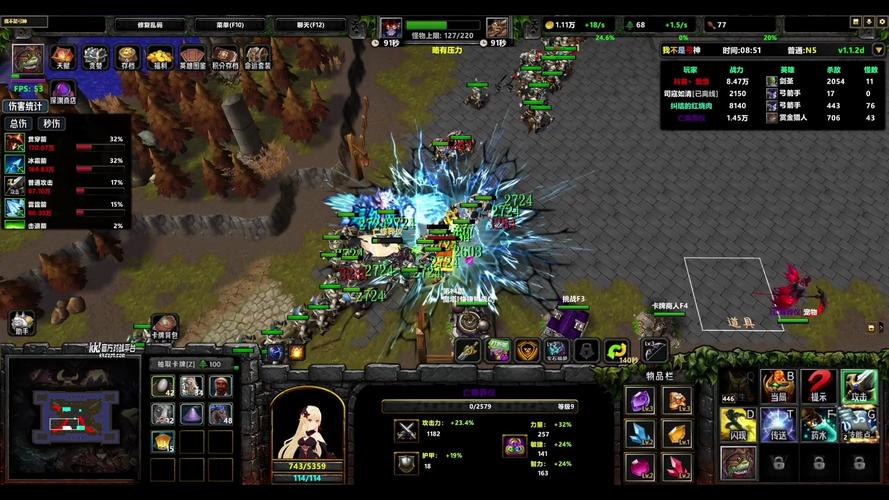The height and width of the screenshot is (500, 889).
Task: Open the 英雄图鉴 hero codex
Action: pos(192,58)
